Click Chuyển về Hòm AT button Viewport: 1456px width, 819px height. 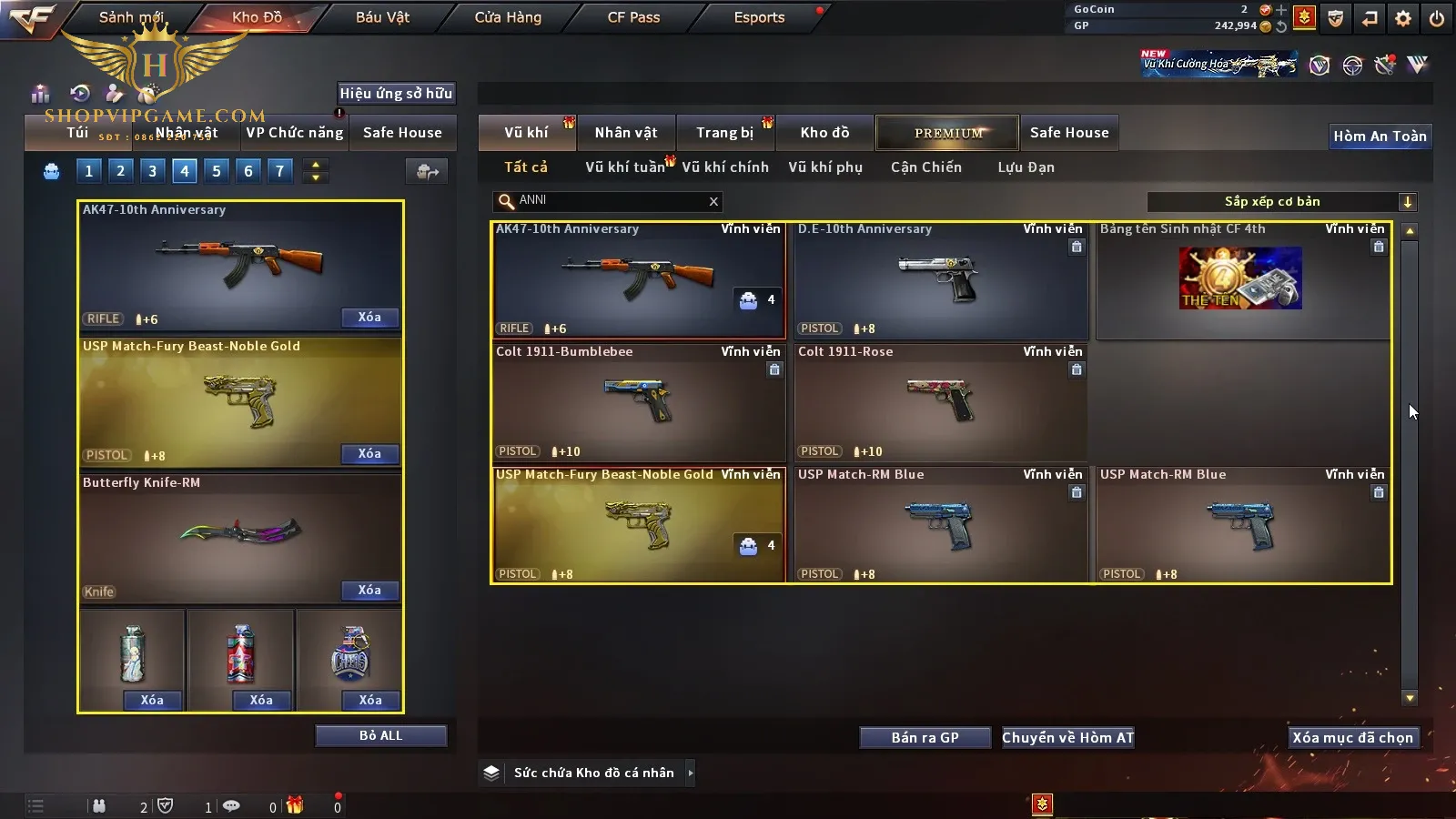point(1068,737)
